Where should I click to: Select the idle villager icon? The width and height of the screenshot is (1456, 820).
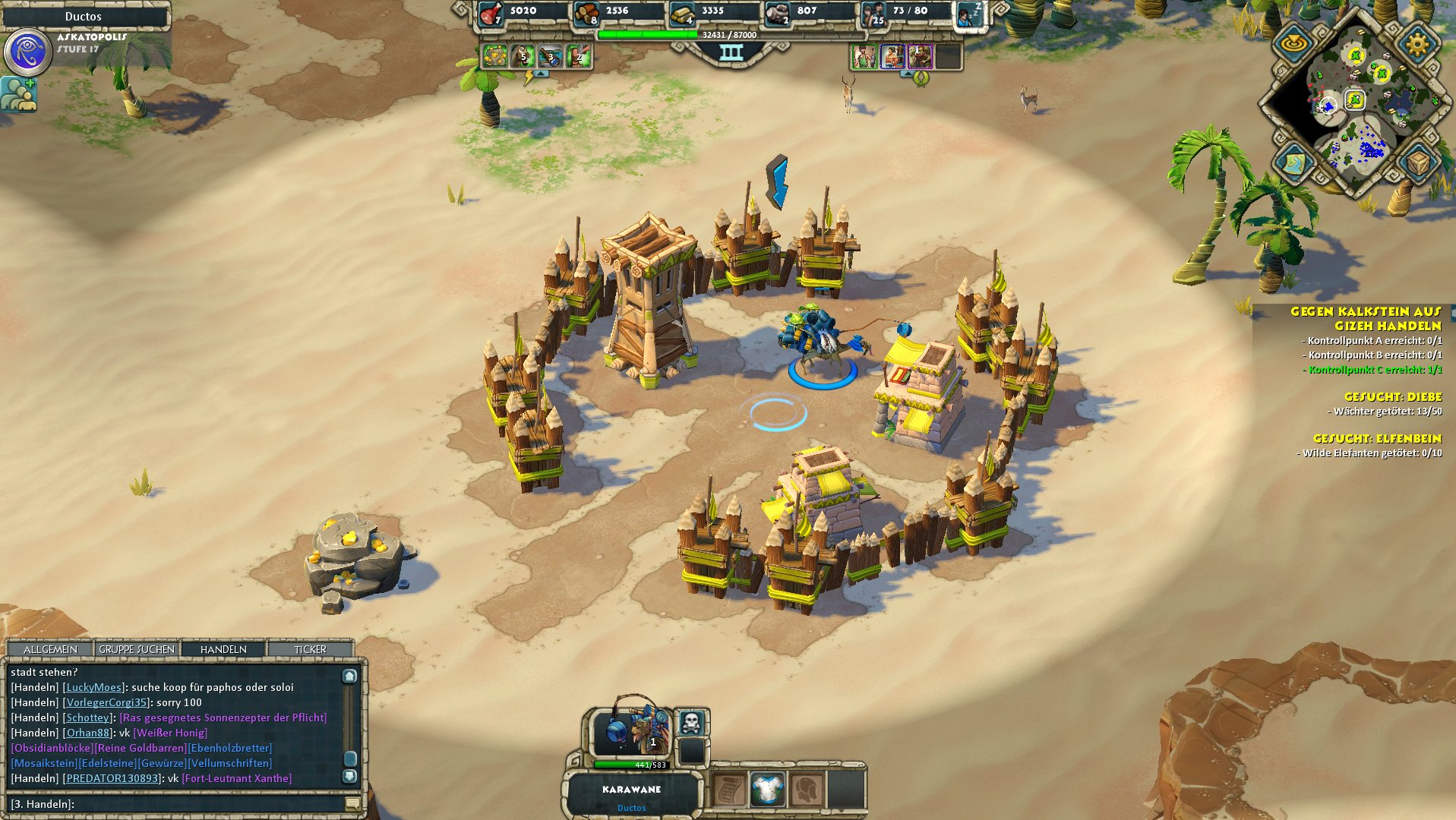(x=969, y=13)
